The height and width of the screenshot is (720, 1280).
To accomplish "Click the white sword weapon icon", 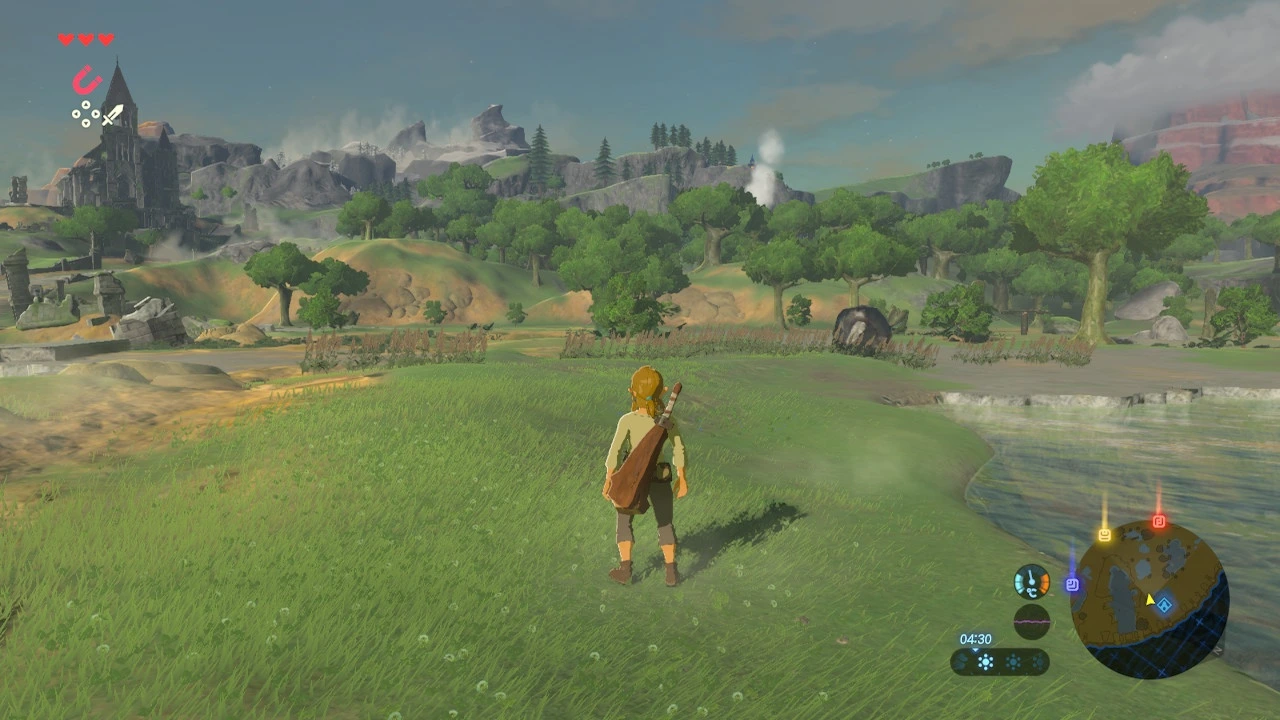I will click(x=112, y=114).
